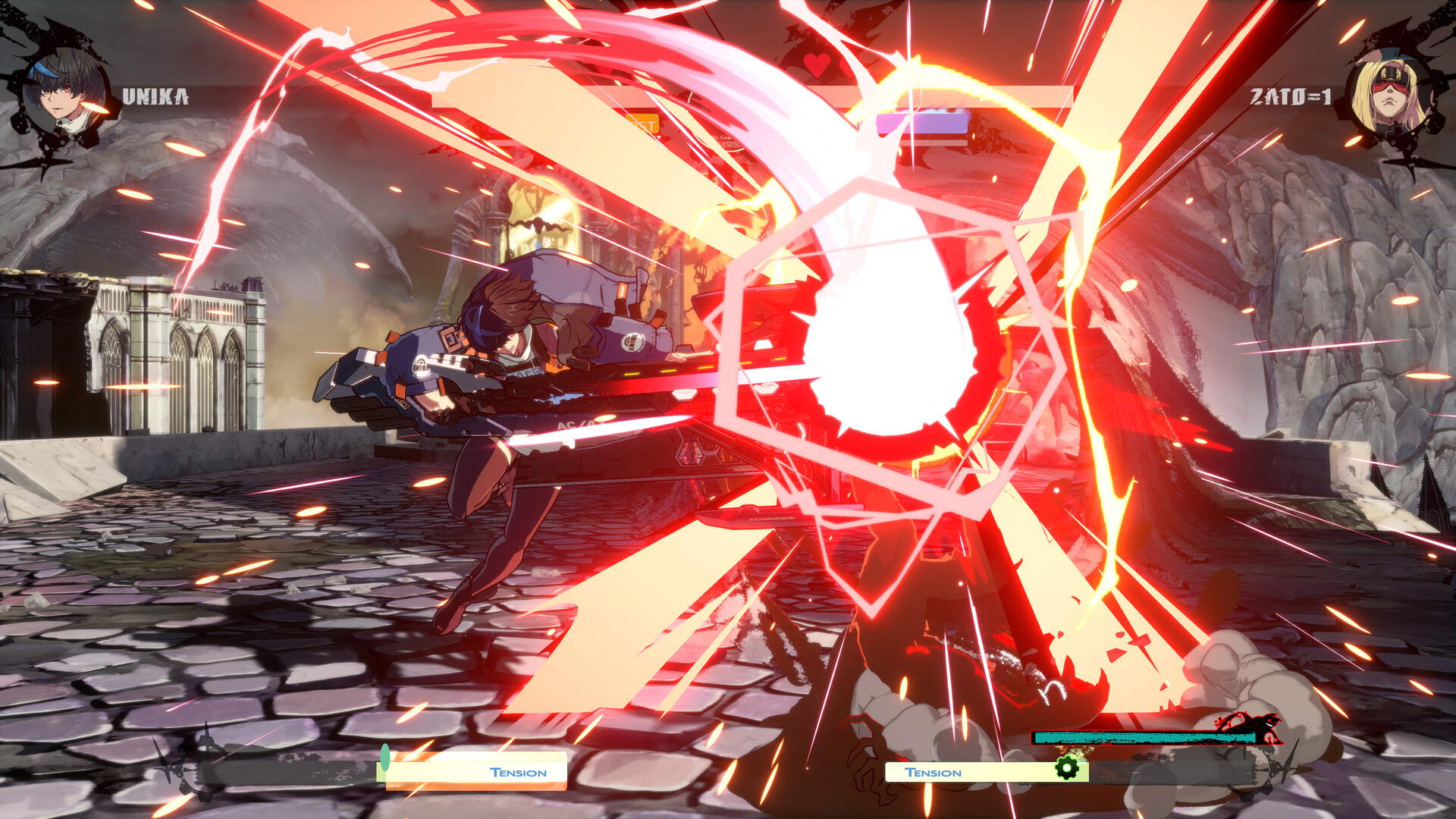Toggle the Burst availability indicator
1456x819 pixels.
tap(641, 124)
